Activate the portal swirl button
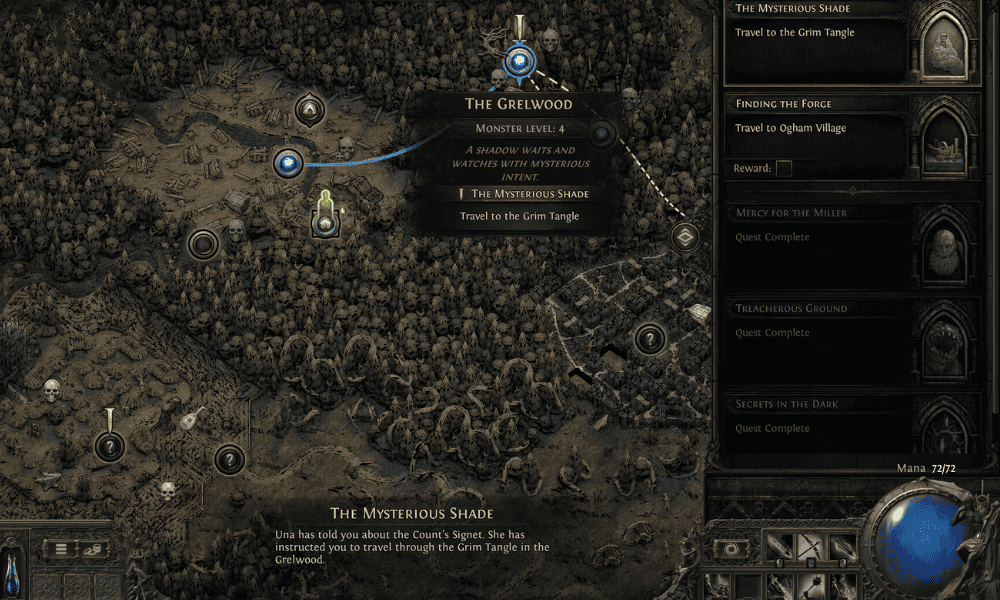Image resolution: width=1000 pixels, height=600 pixels. (733, 549)
